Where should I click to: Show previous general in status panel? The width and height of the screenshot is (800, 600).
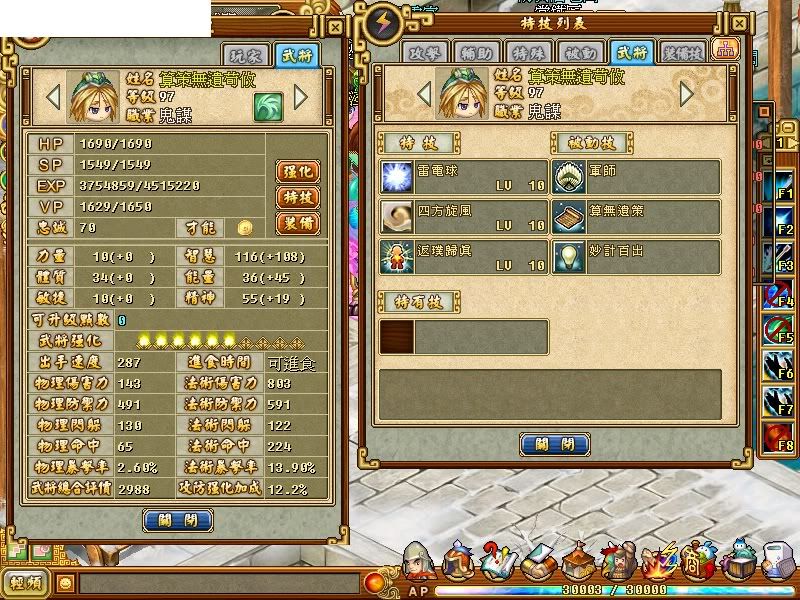pyautogui.click(x=54, y=98)
